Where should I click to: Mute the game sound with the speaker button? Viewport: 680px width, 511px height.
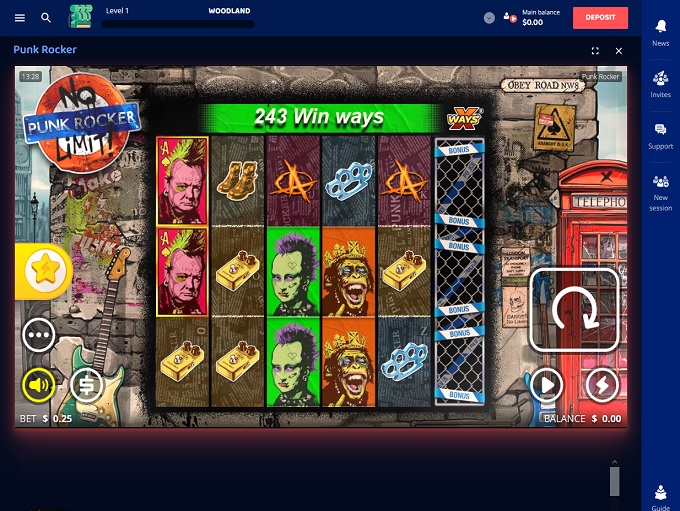tap(39, 385)
